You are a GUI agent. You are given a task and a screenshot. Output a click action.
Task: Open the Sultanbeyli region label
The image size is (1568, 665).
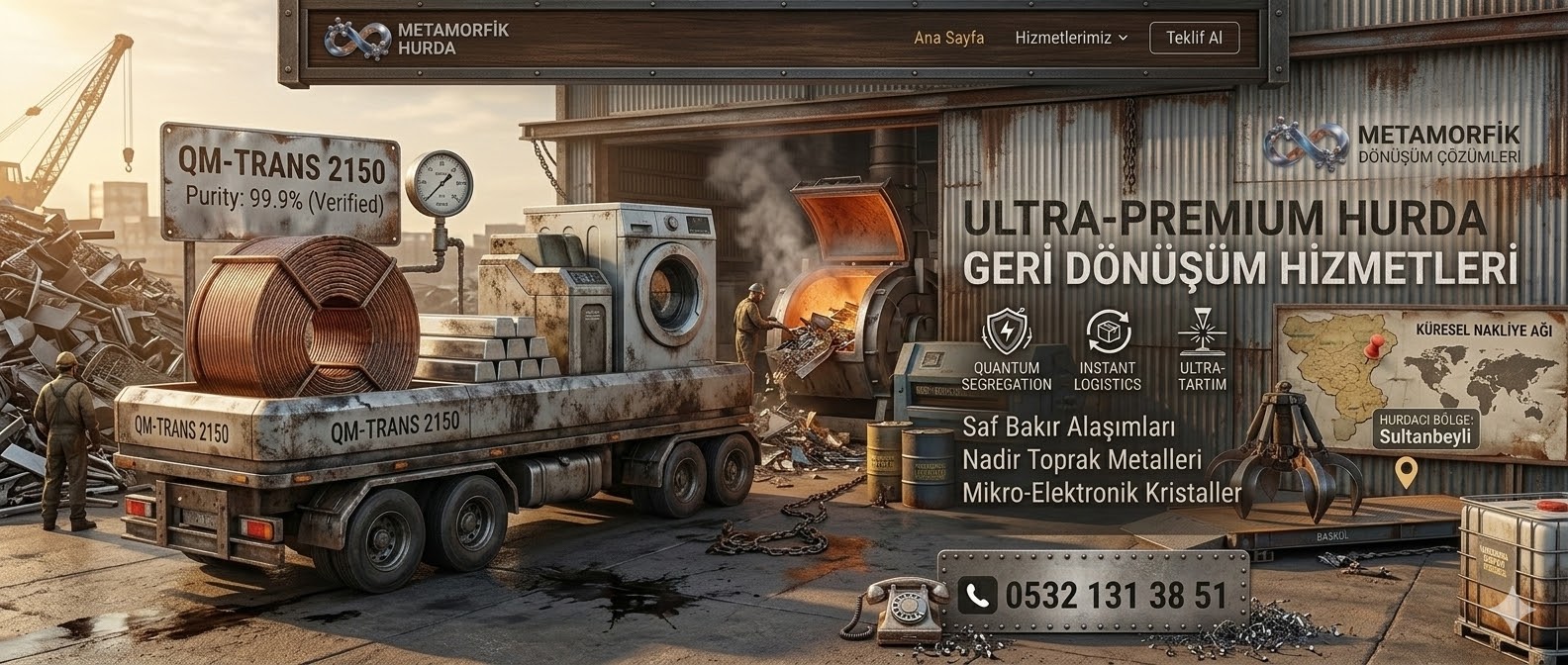1428,429
